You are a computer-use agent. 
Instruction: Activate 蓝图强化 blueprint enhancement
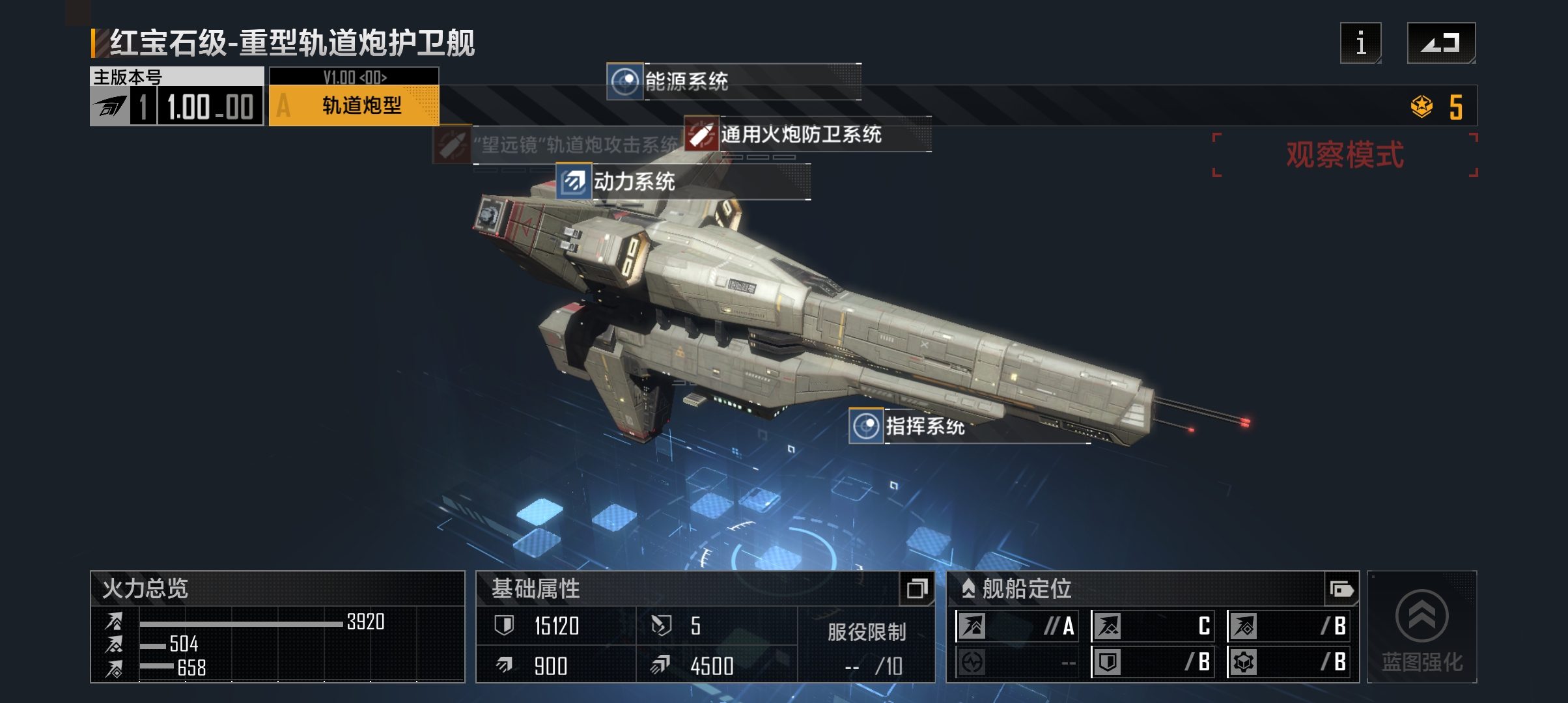[x=1421, y=628]
